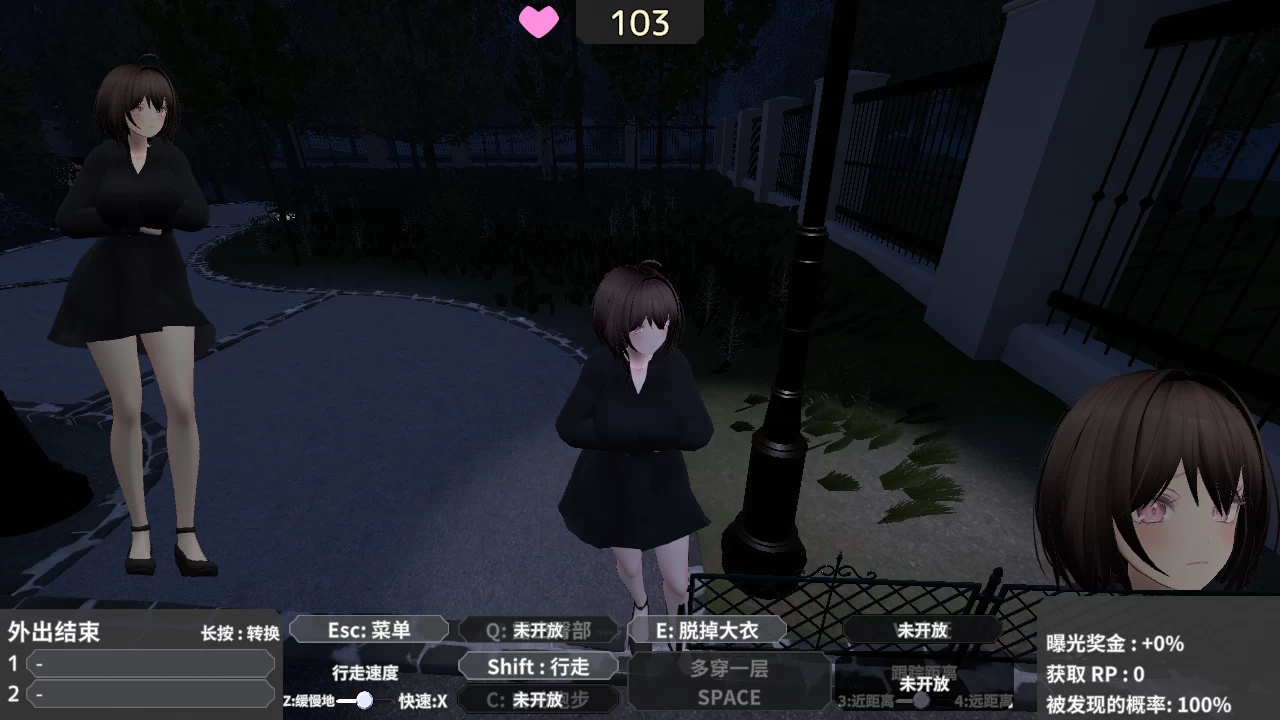Screen dimensions: 1280x720
Task: Toggle walking with the Shift: 行走 button
Action: click(540, 666)
